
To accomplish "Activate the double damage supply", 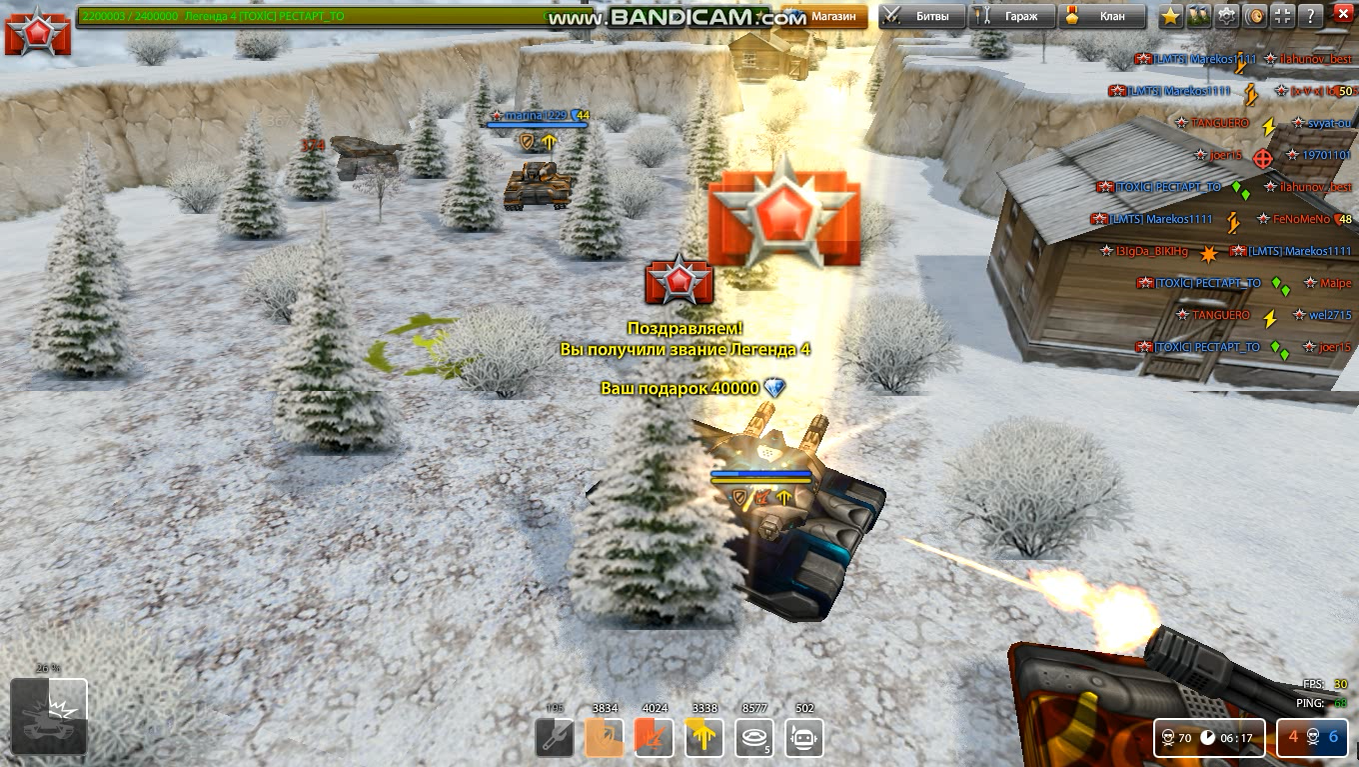I will pos(654,738).
